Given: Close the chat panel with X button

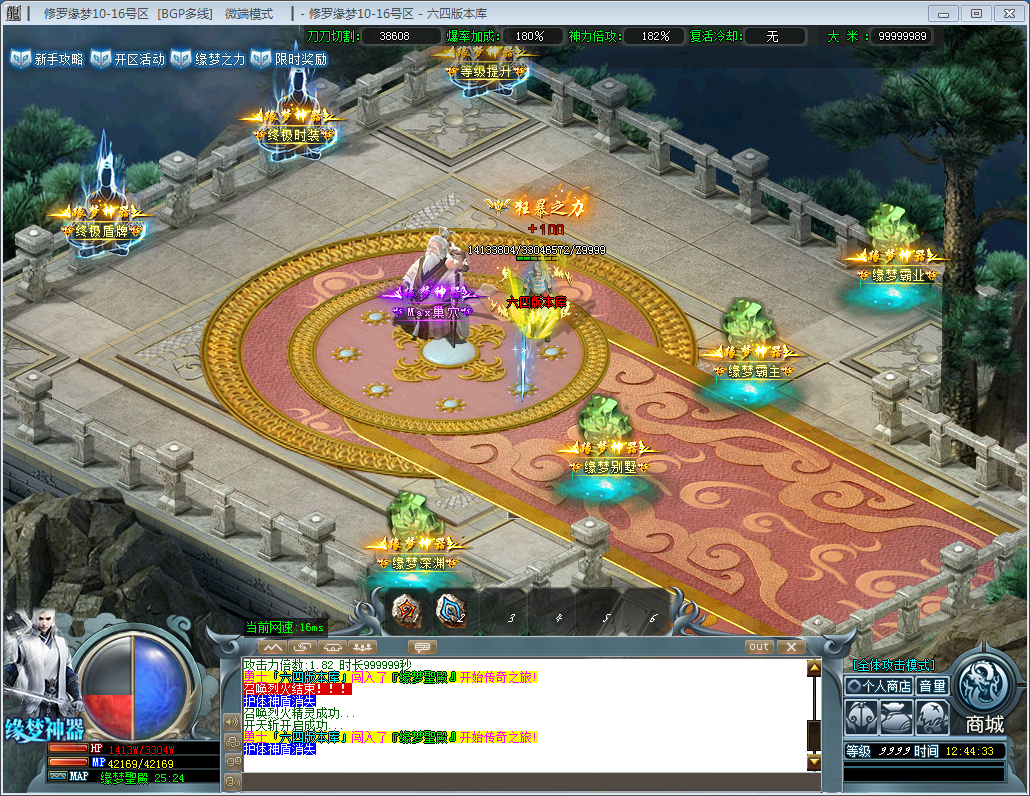Looking at the screenshot, I should pos(790,647).
